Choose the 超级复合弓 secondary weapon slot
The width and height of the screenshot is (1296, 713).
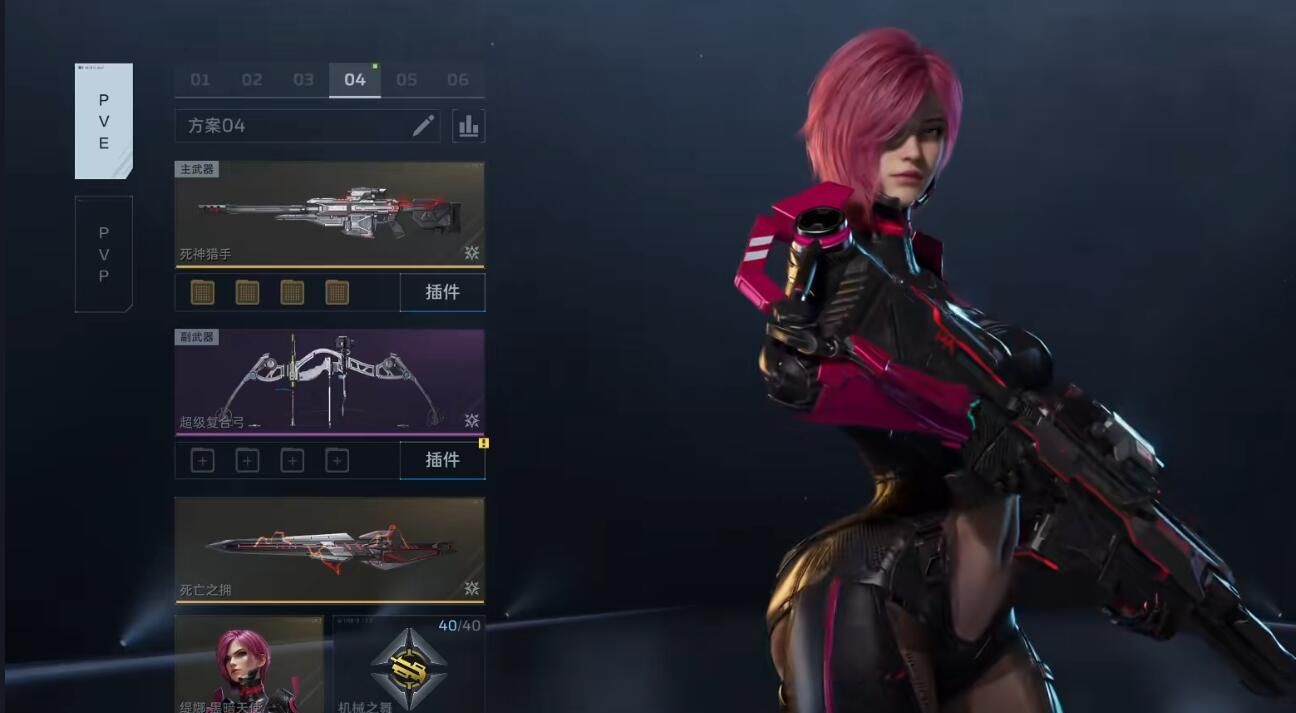tap(329, 382)
